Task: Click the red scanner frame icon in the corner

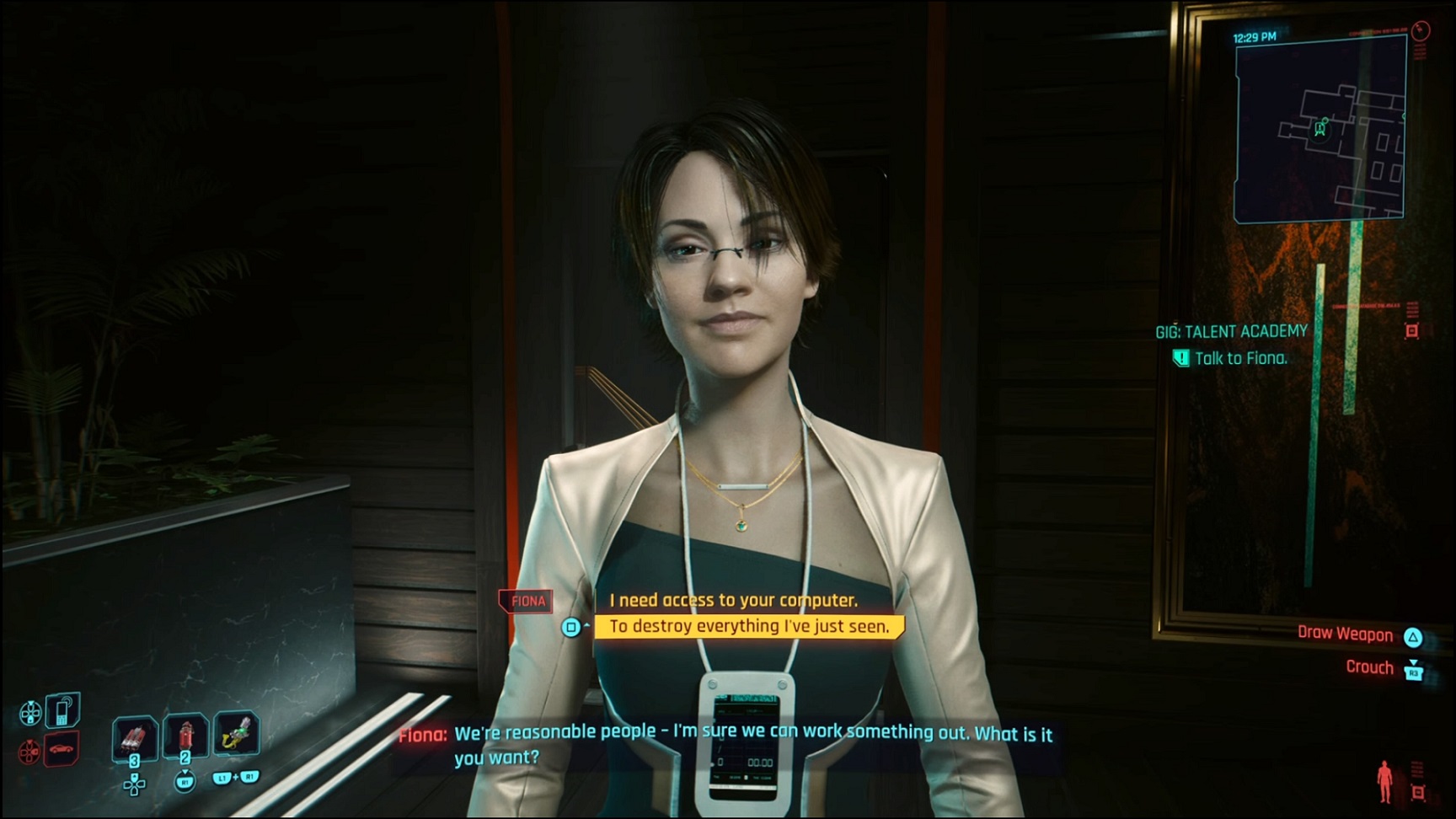Action: click(x=1417, y=790)
